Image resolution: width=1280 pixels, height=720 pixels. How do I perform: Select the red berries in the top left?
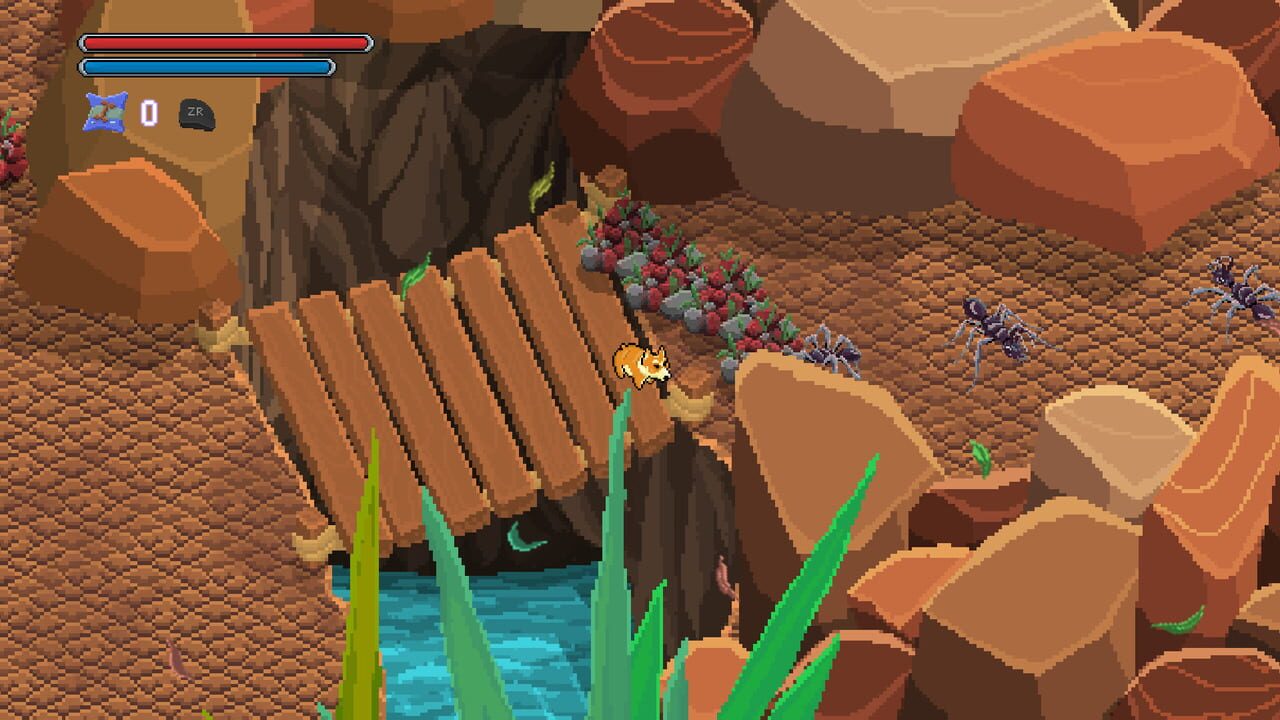tap(12, 150)
